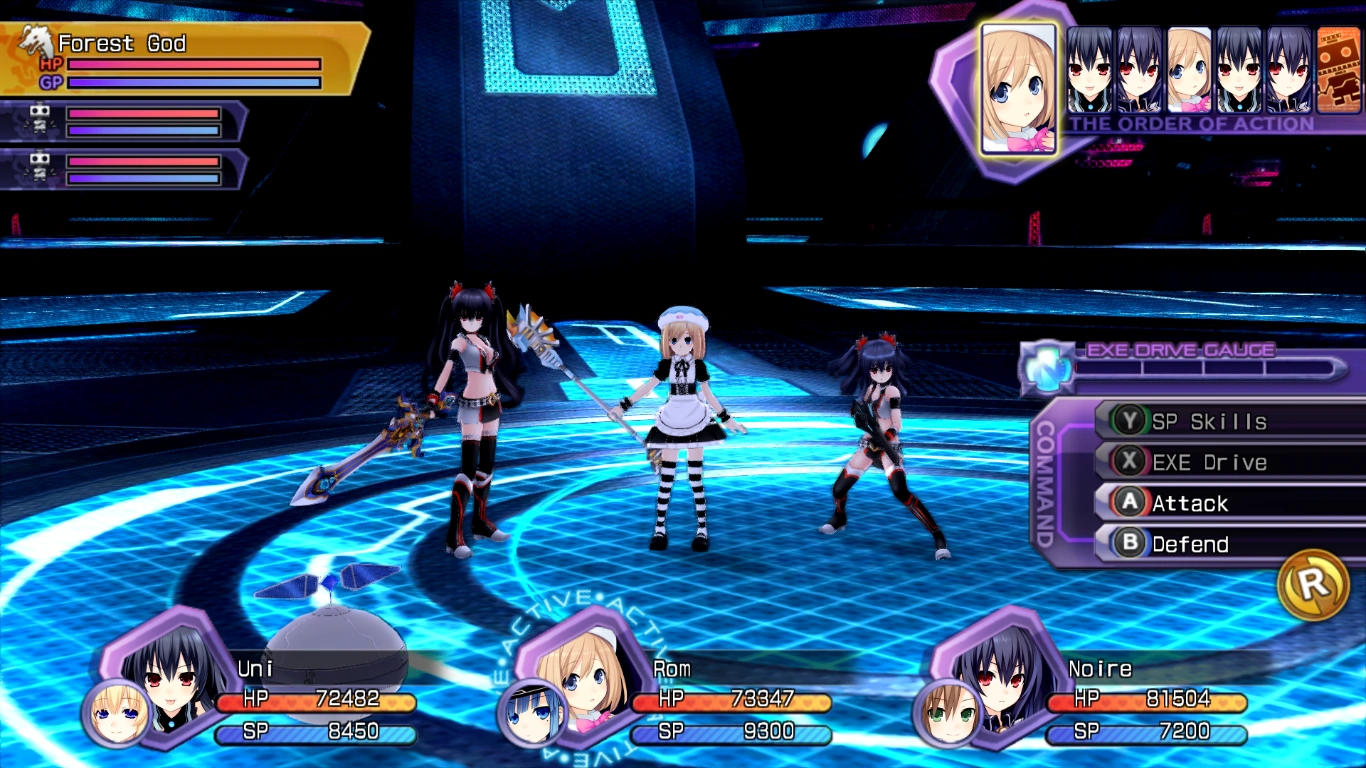Toggle the A button icon beside Attack
The height and width of the screenshot is (768, 1366).
1128,503
